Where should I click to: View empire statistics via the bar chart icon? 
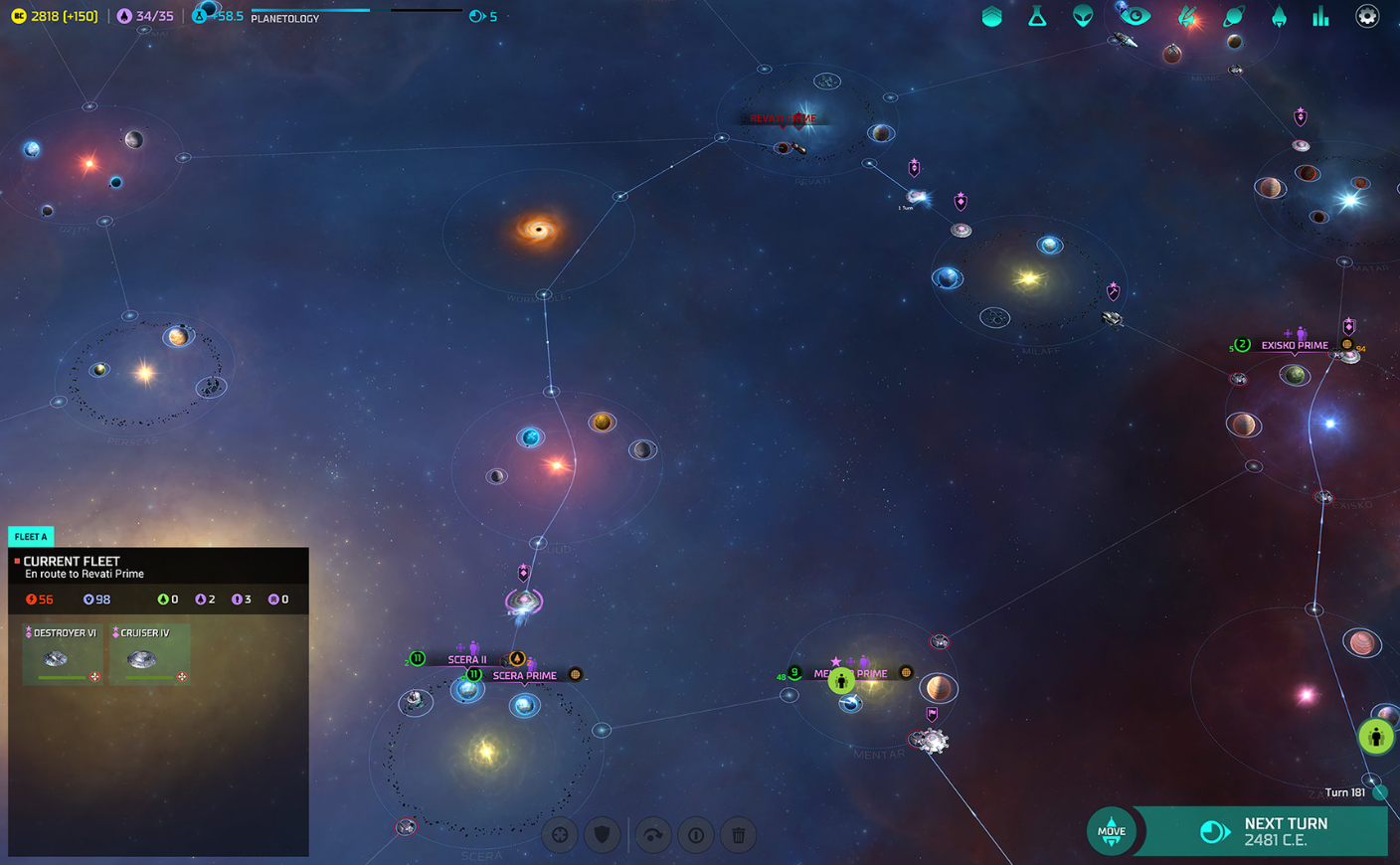pos(1320,16)
